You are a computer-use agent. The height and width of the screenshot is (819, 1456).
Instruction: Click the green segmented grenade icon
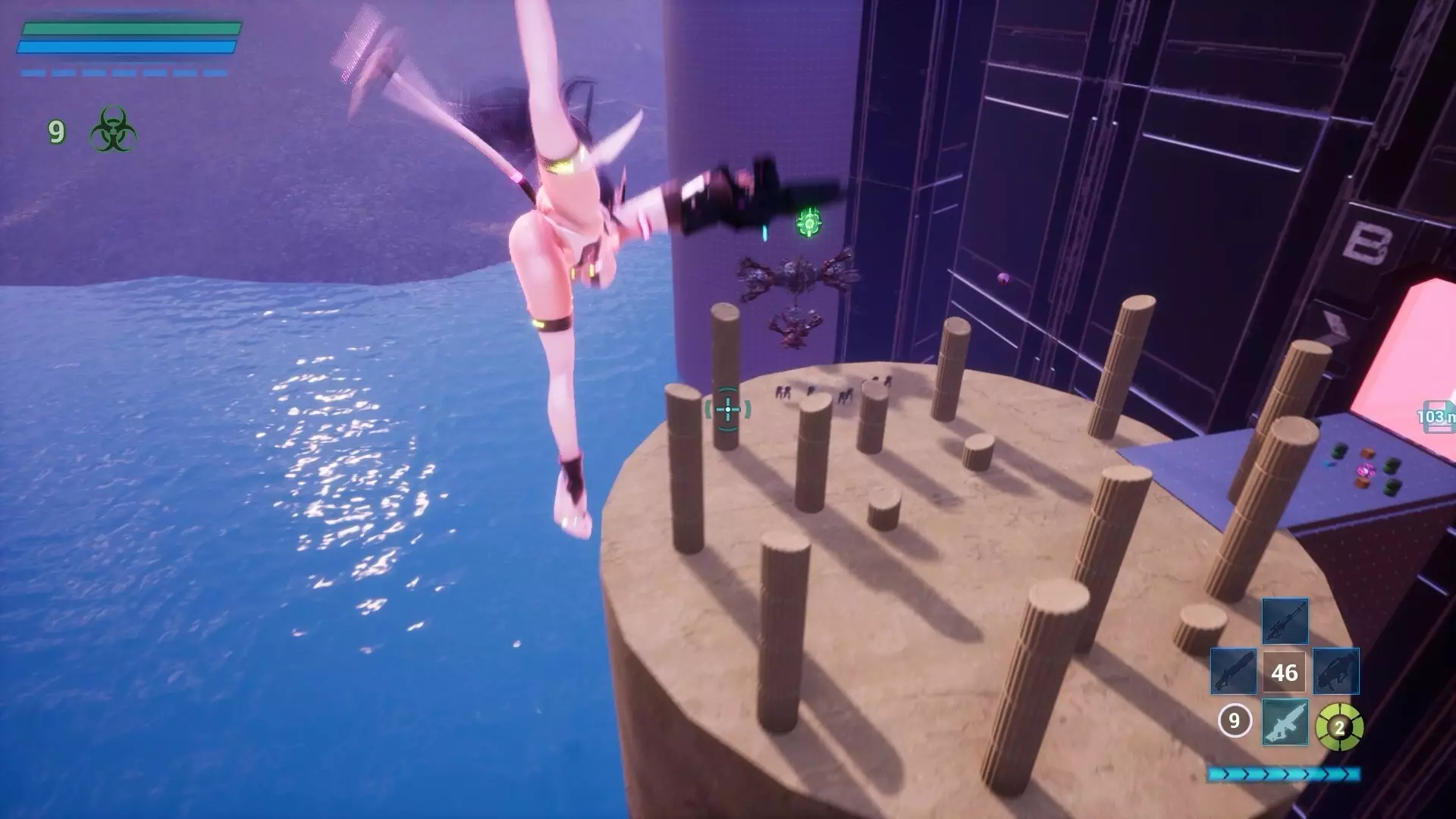click(1339, 727)
